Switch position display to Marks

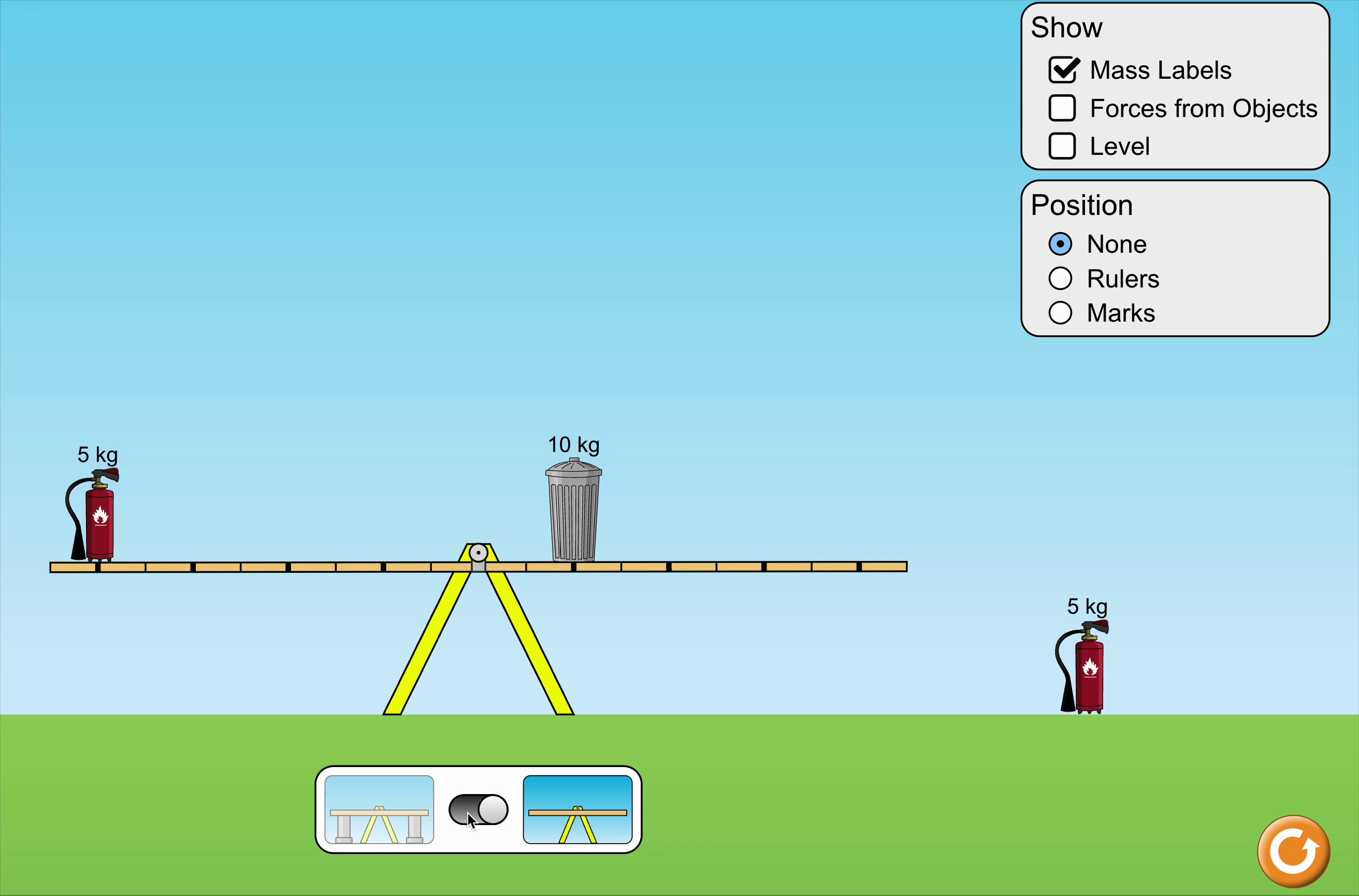[x=1060, y=313]
